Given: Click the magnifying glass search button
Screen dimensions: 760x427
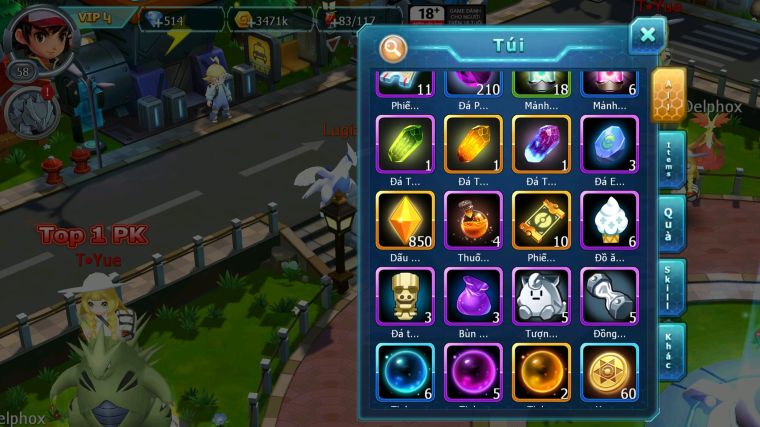Looking at the screenshot, I should (393, 47).
